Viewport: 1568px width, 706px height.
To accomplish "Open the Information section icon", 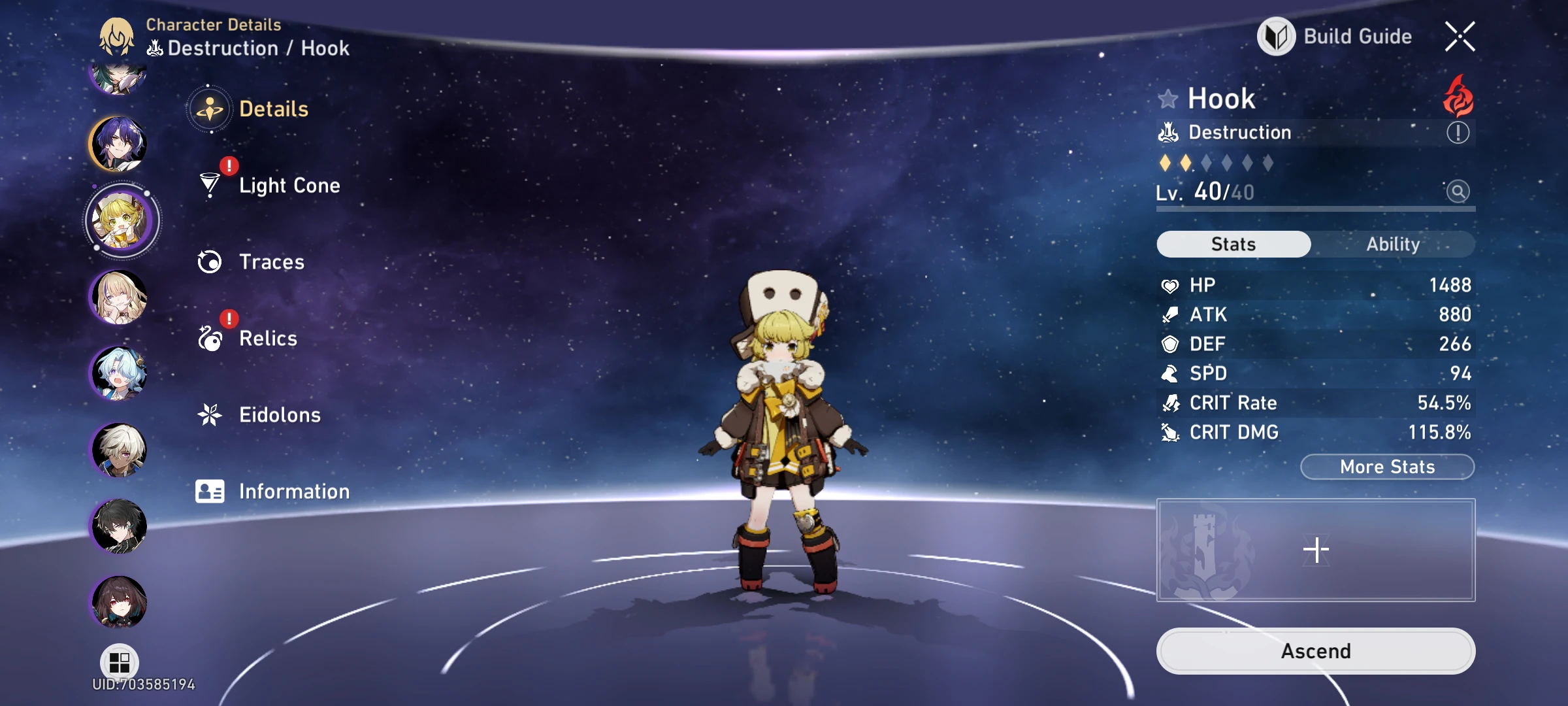I will point(208,491).
